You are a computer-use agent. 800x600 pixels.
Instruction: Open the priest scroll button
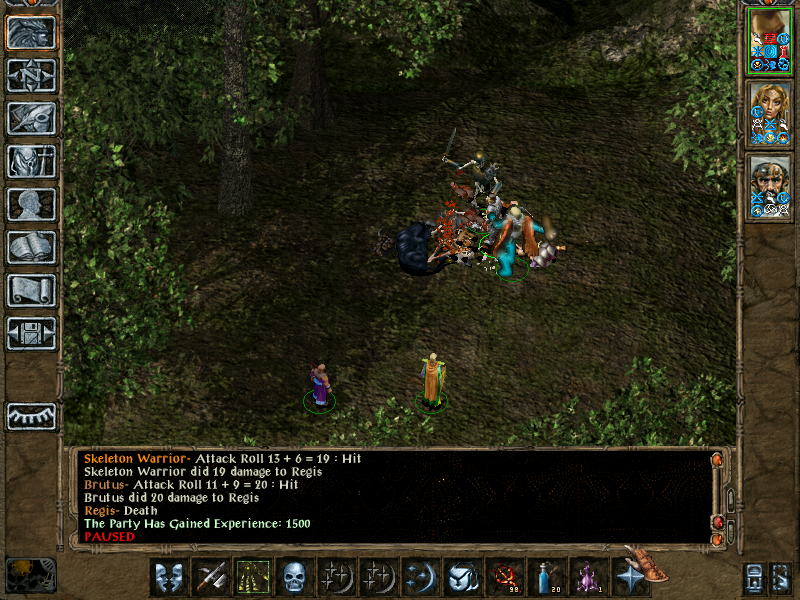tap(31, 290)
